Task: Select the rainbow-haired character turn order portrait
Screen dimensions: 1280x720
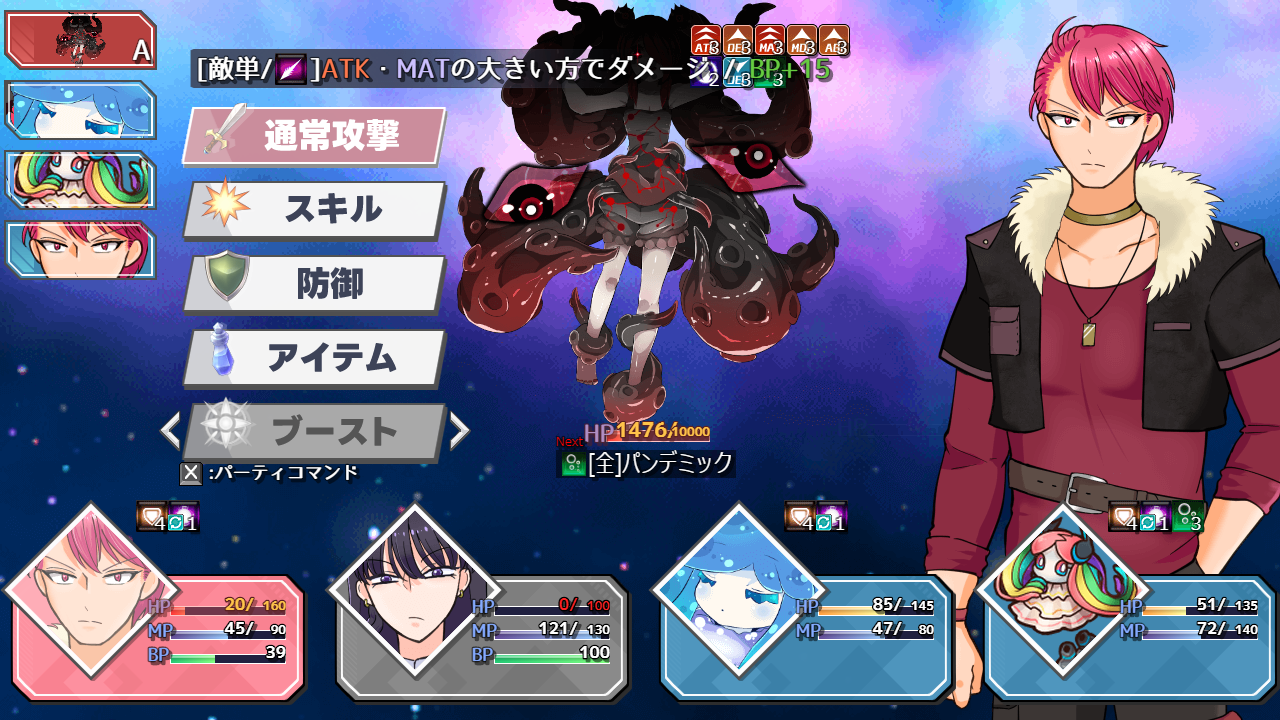Action: pos(80,180)
